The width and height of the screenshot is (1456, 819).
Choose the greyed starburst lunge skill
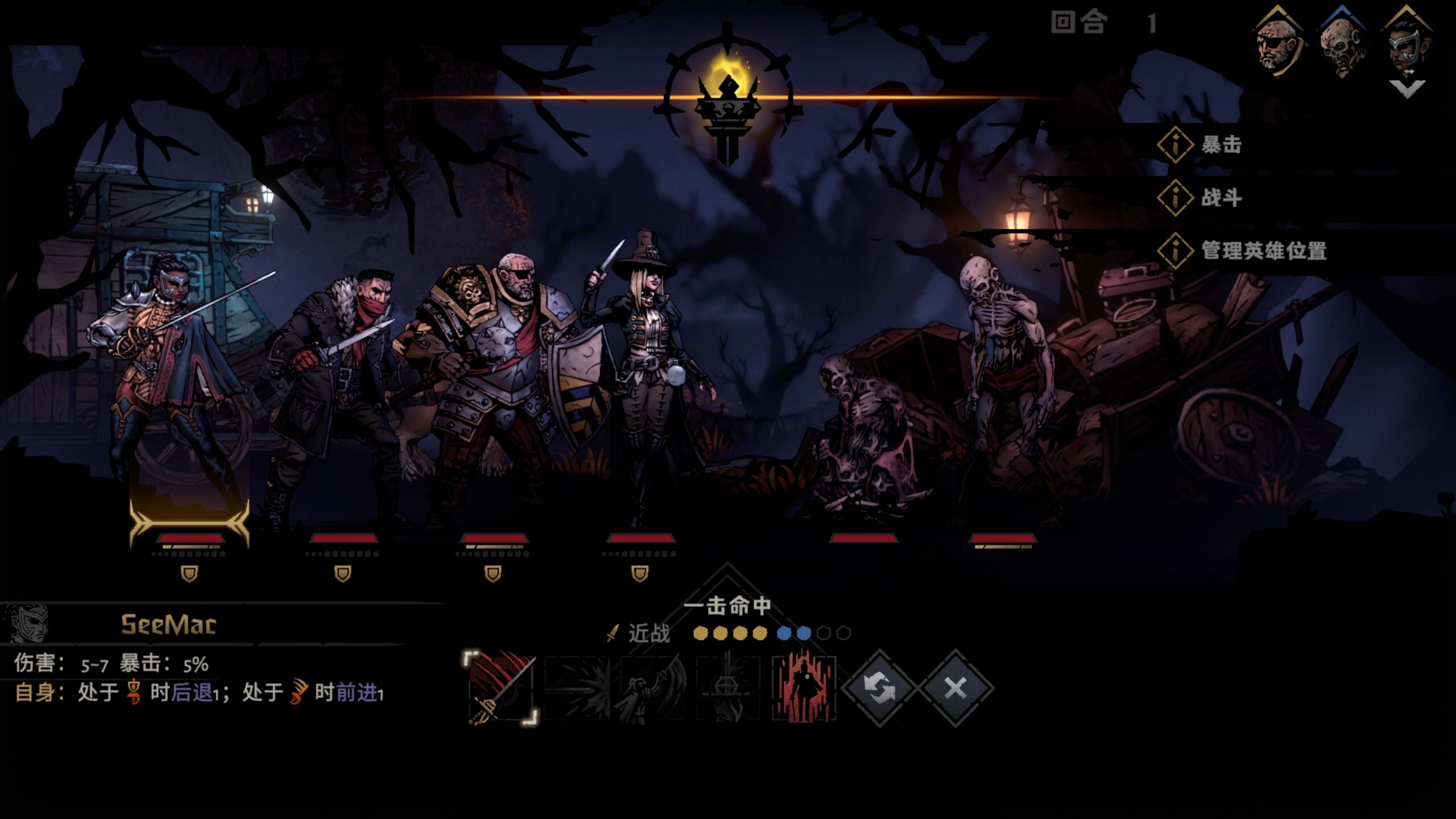577,688
